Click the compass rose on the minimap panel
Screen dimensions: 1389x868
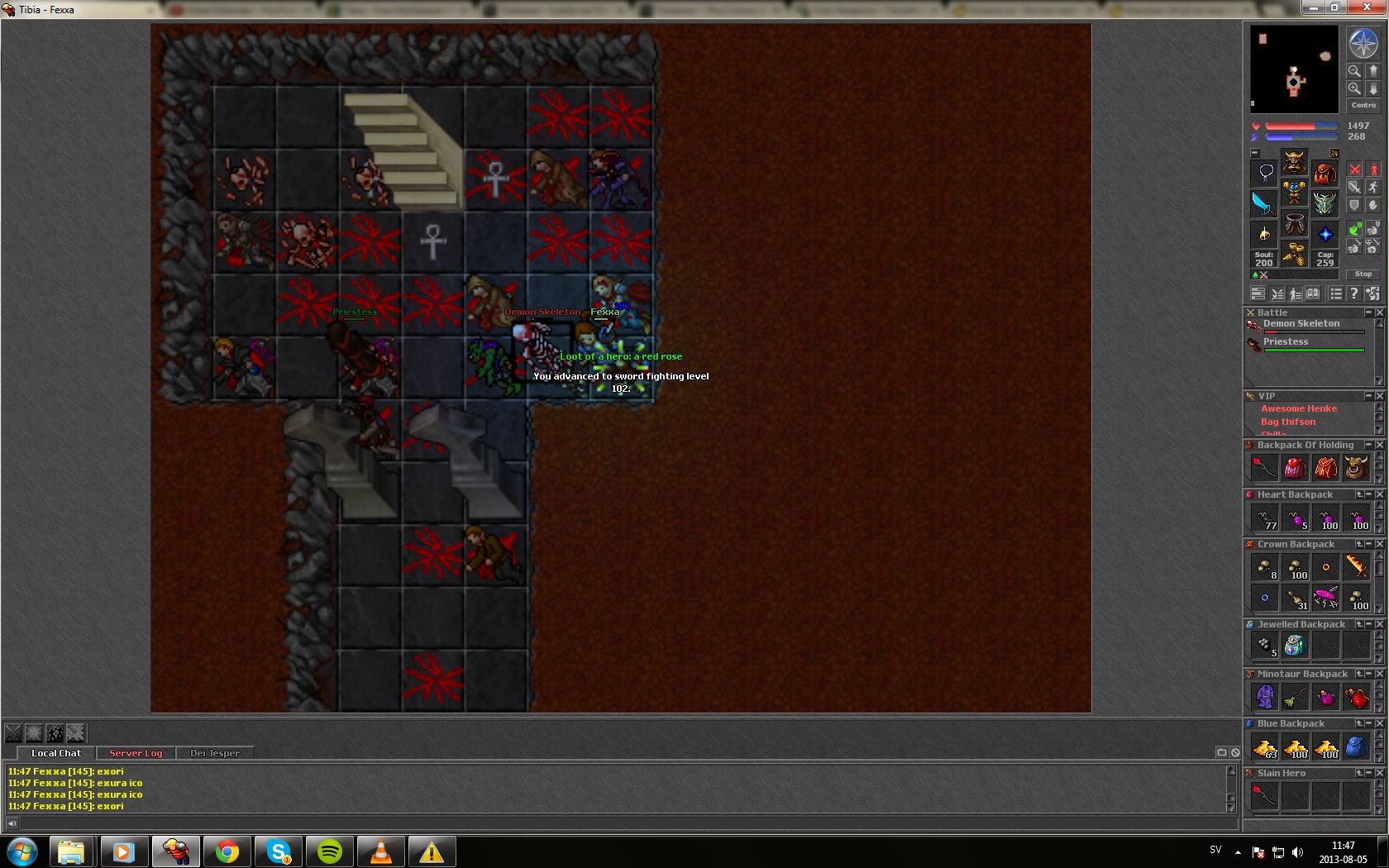point(1363,43)
